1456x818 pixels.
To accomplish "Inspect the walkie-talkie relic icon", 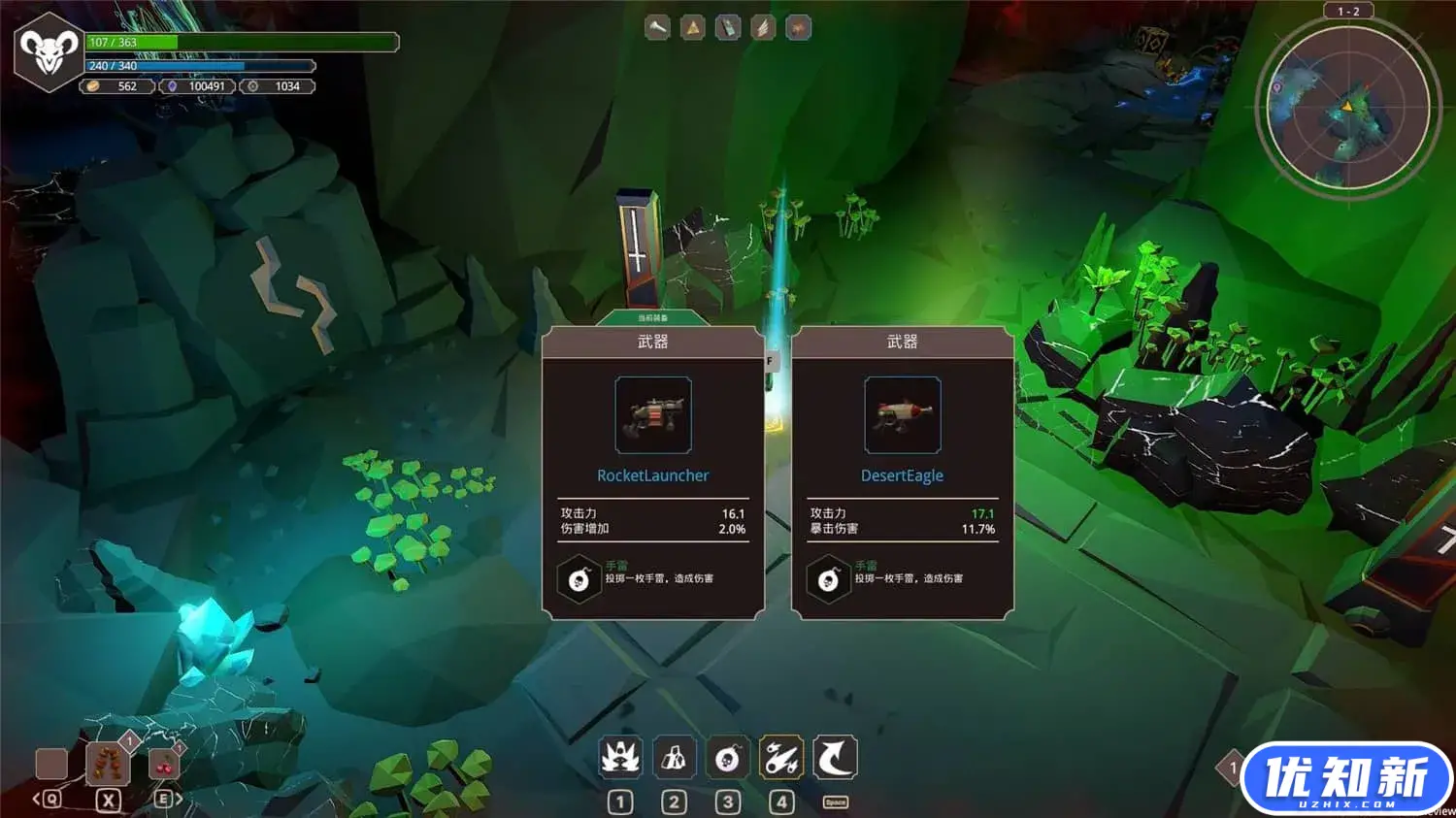I will click(728, 28).
